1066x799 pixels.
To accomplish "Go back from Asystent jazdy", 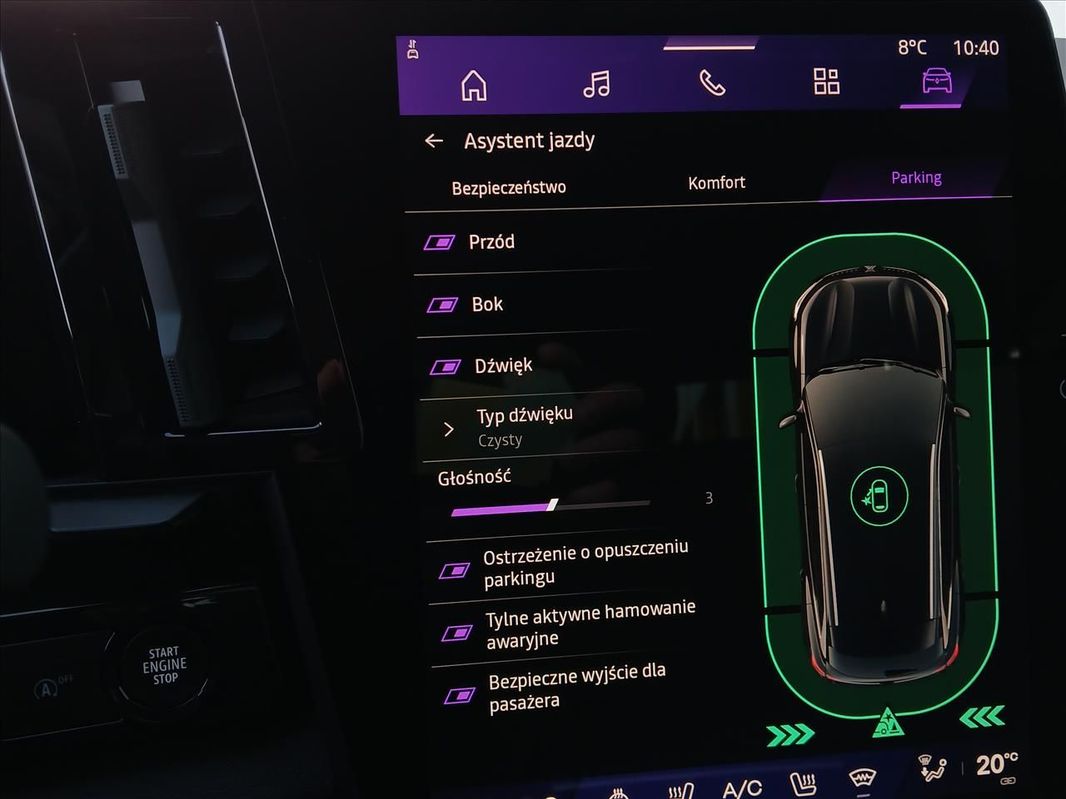I will tap(434, 141).
